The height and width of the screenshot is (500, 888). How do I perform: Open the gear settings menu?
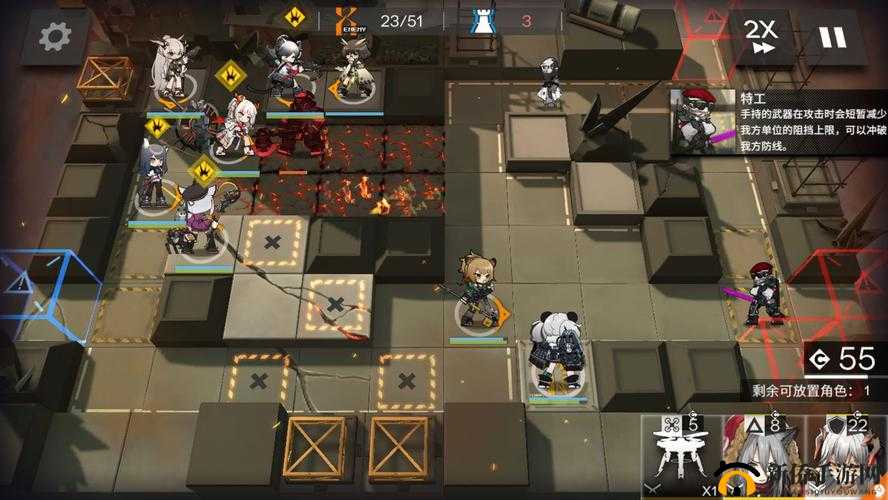55,36
